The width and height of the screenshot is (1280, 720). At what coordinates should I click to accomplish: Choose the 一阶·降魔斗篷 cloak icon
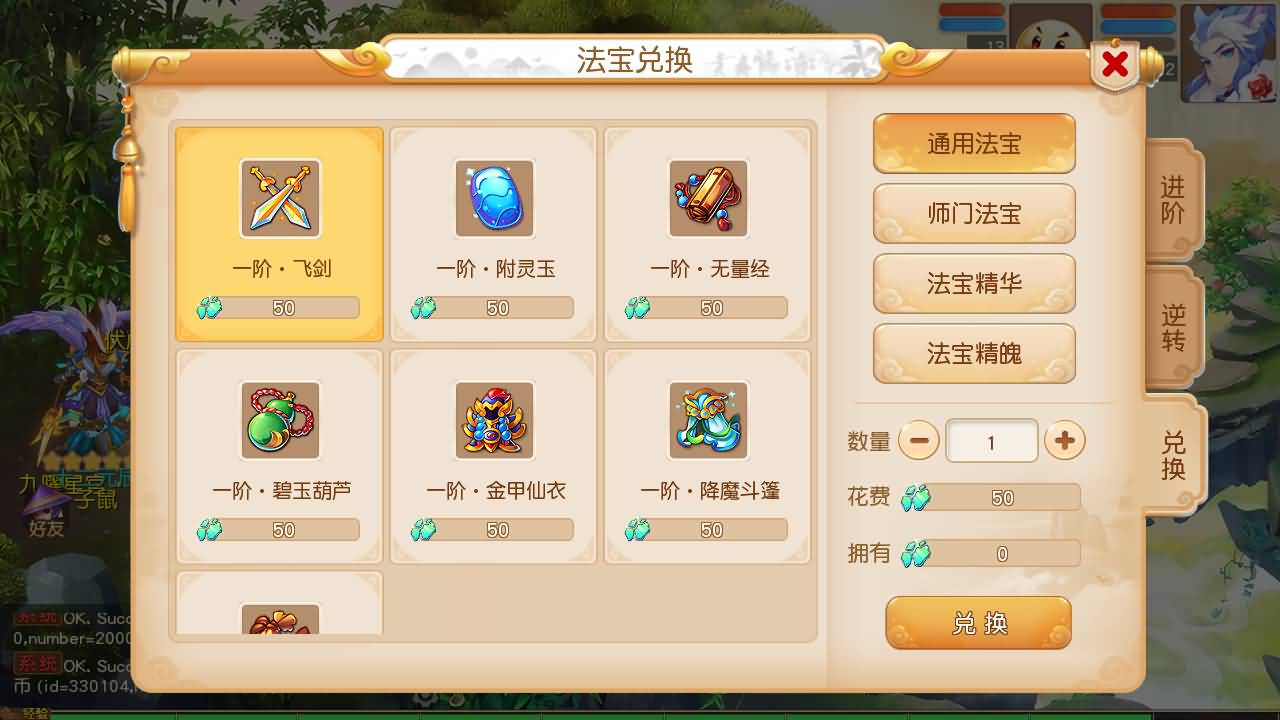(707, 420)
